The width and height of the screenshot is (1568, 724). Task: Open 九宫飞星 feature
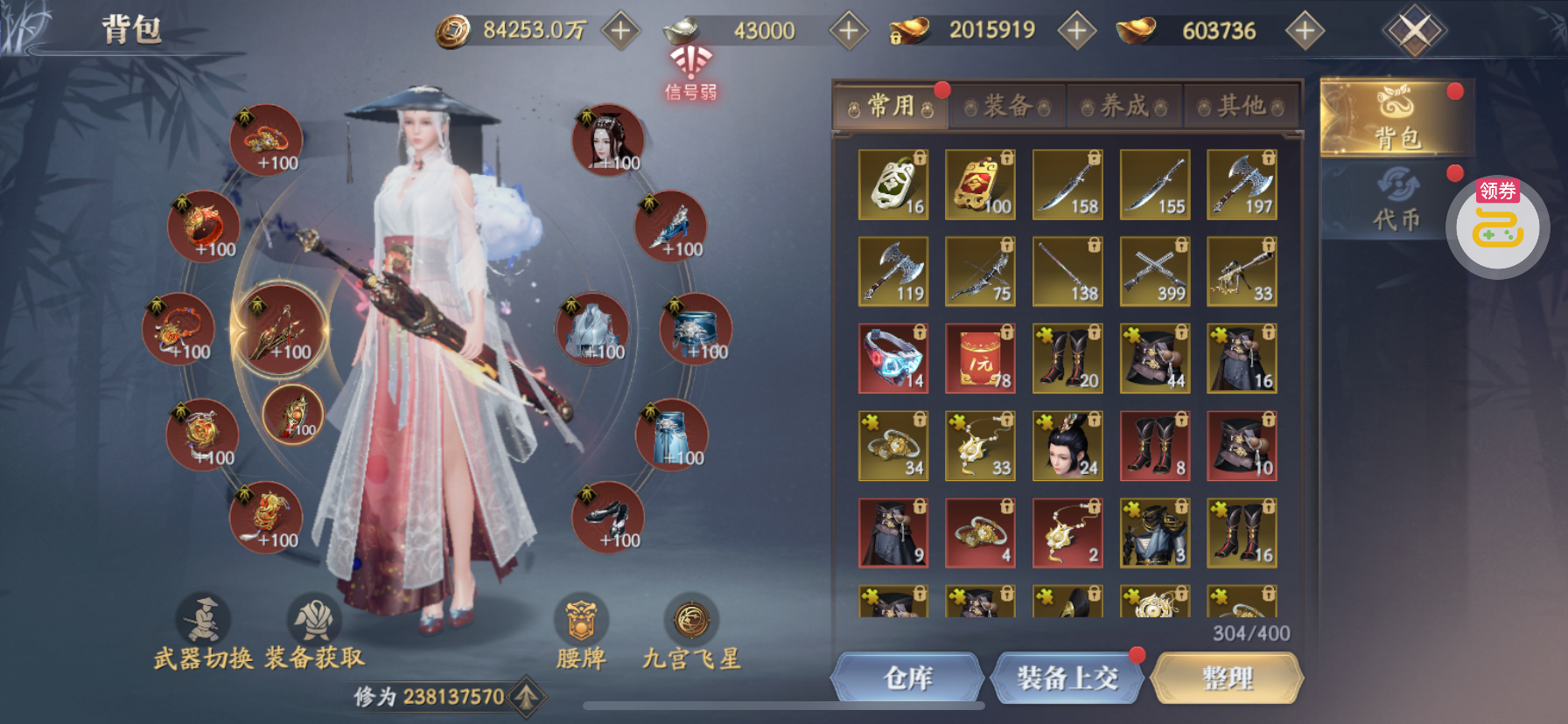(x=691, y=631)
